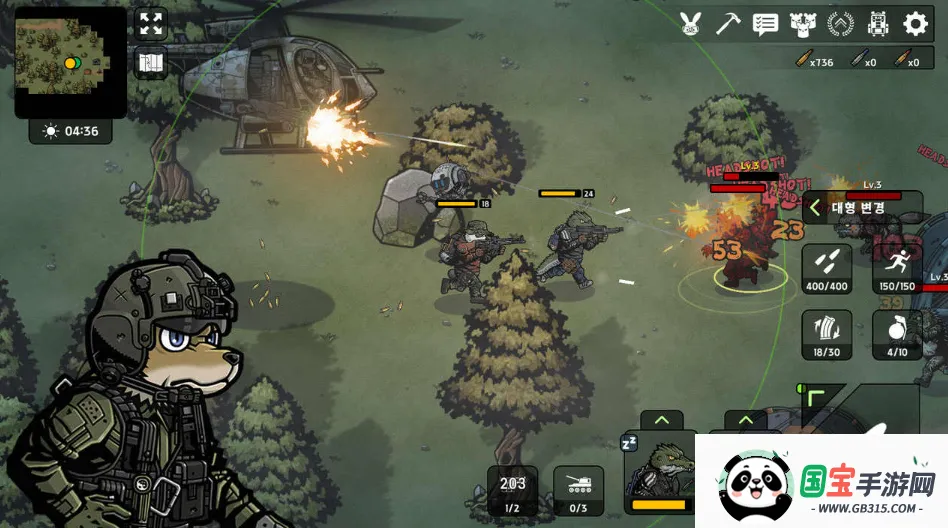Screen dimensions: 948x528
Task: Open the rank chevron laurel icon
Action: (841, 23)
